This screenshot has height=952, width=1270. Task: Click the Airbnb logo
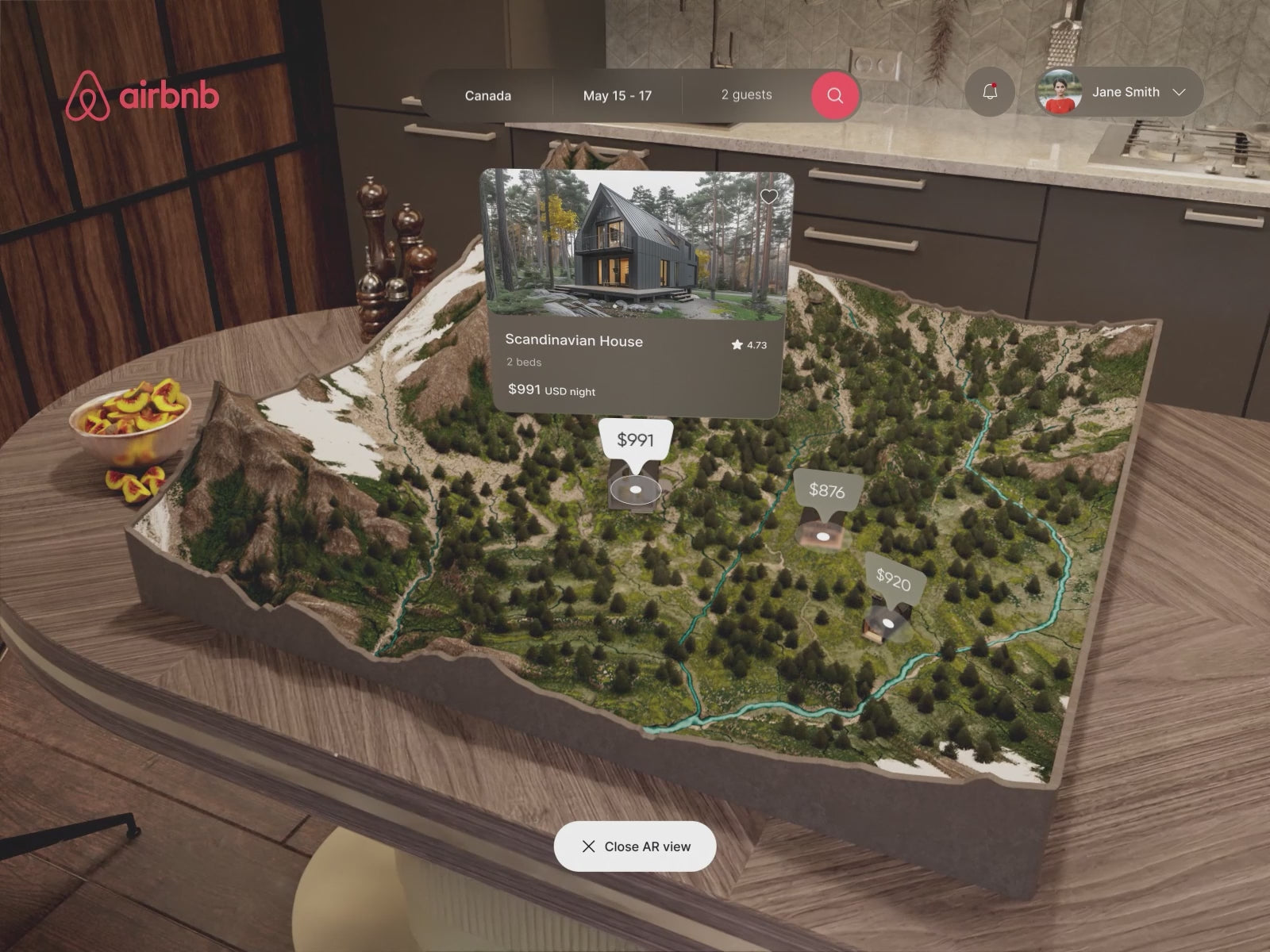pos(143,96)
